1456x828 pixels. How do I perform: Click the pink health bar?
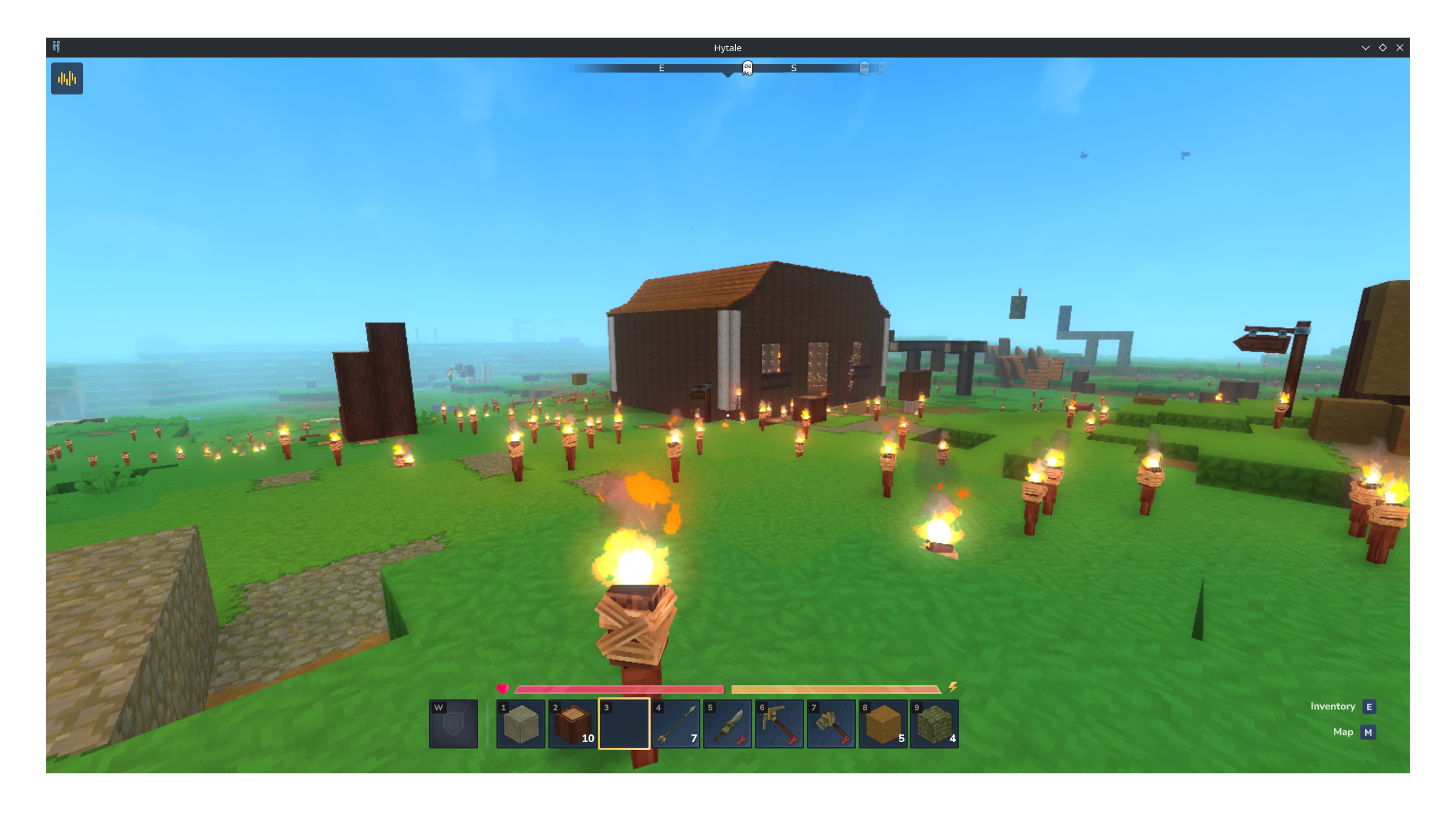point(618,689)
